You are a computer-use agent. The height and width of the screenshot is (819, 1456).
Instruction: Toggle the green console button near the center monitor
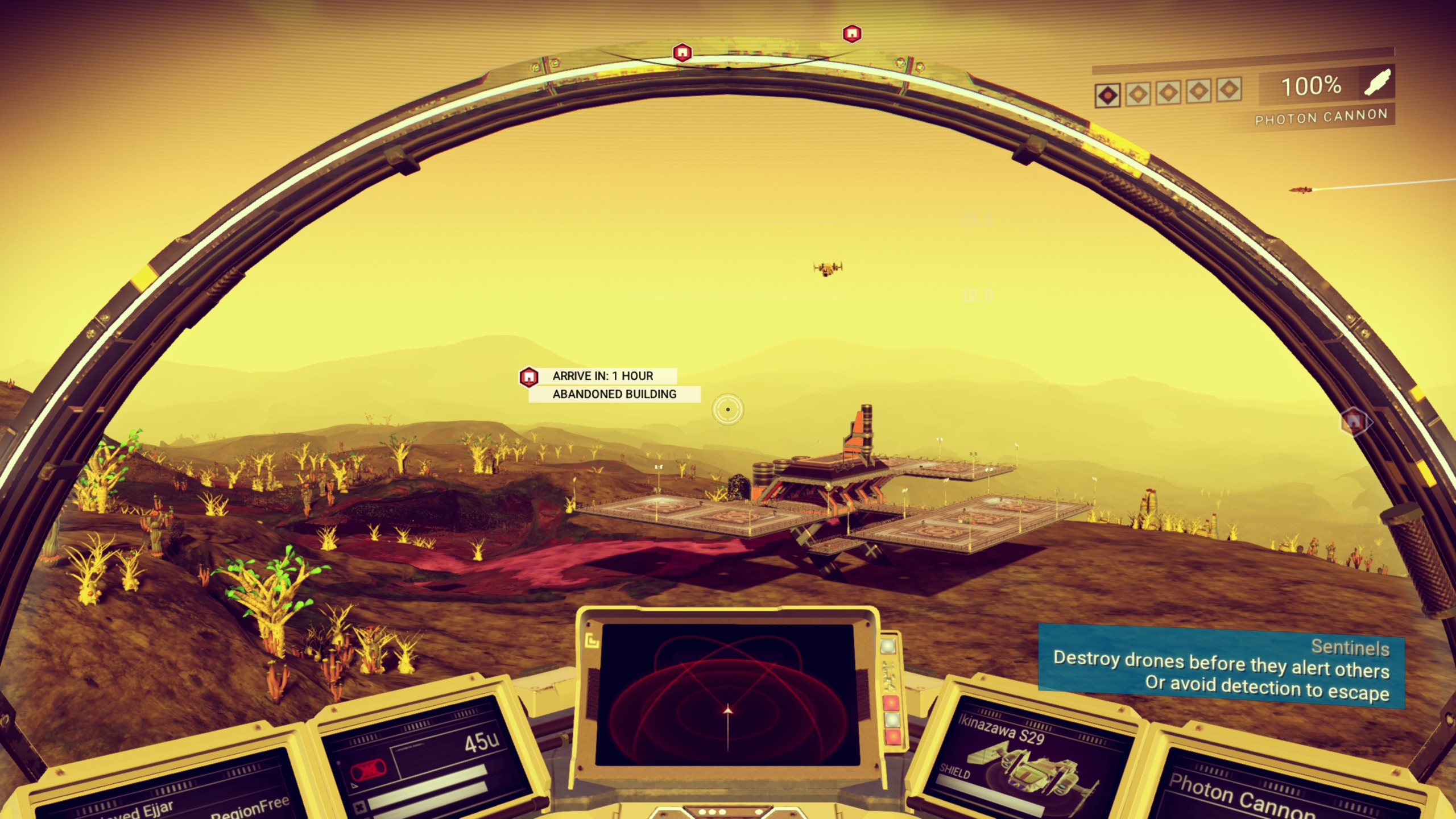[888, 646]
